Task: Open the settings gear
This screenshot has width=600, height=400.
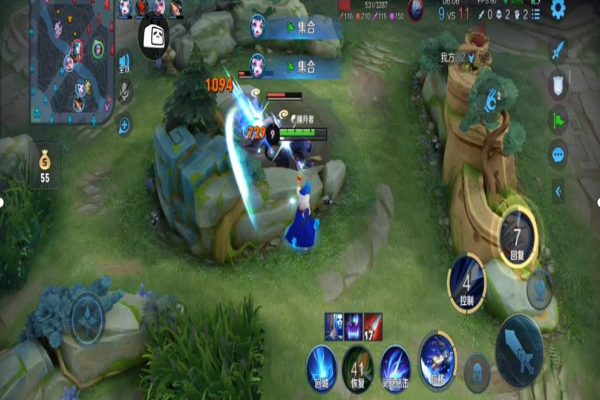Action: 558,9
